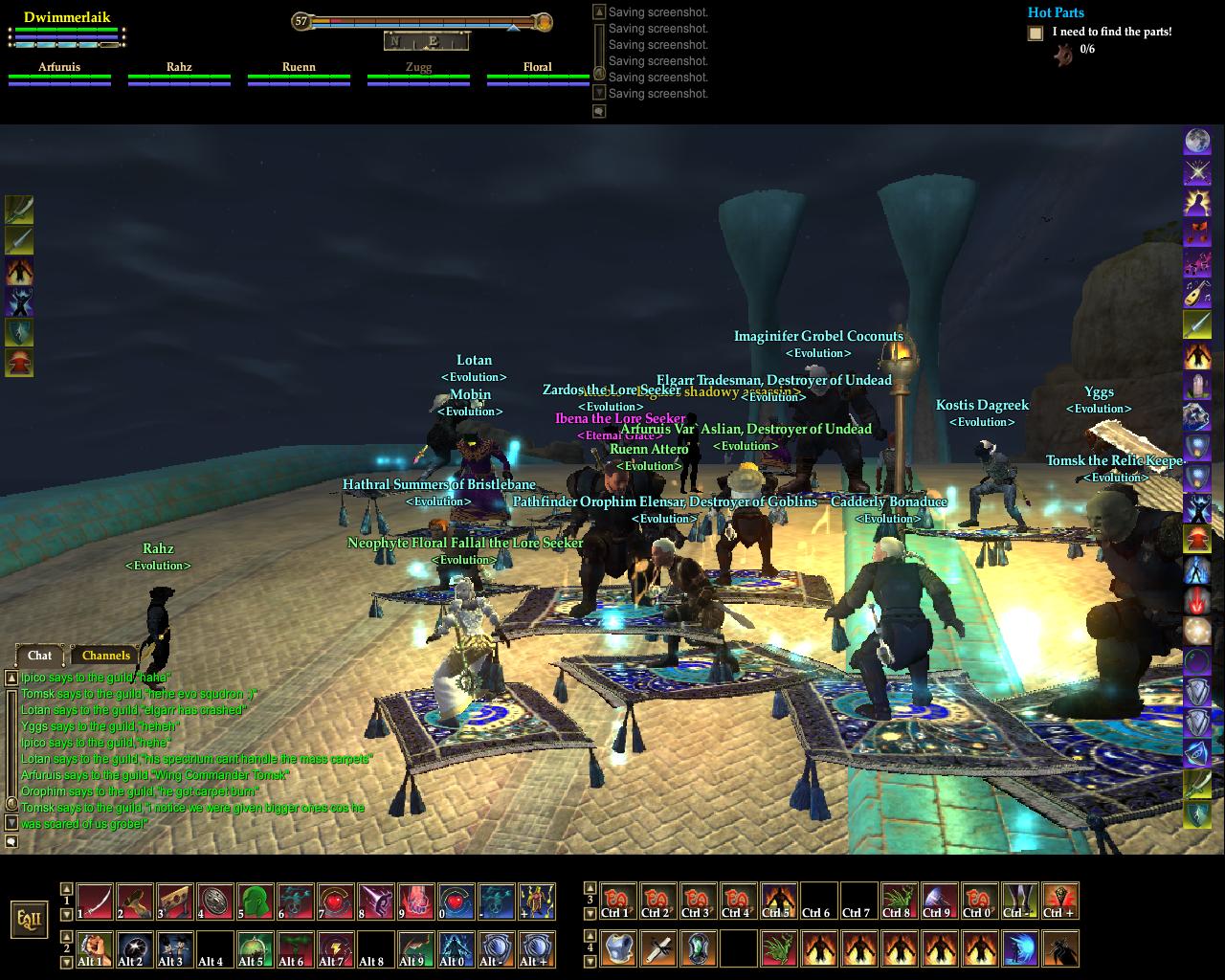The width and height of the screenshot is (1225, 980).
Task: Use the blue energy wave hotbar ability
Action: point(1020,949)
